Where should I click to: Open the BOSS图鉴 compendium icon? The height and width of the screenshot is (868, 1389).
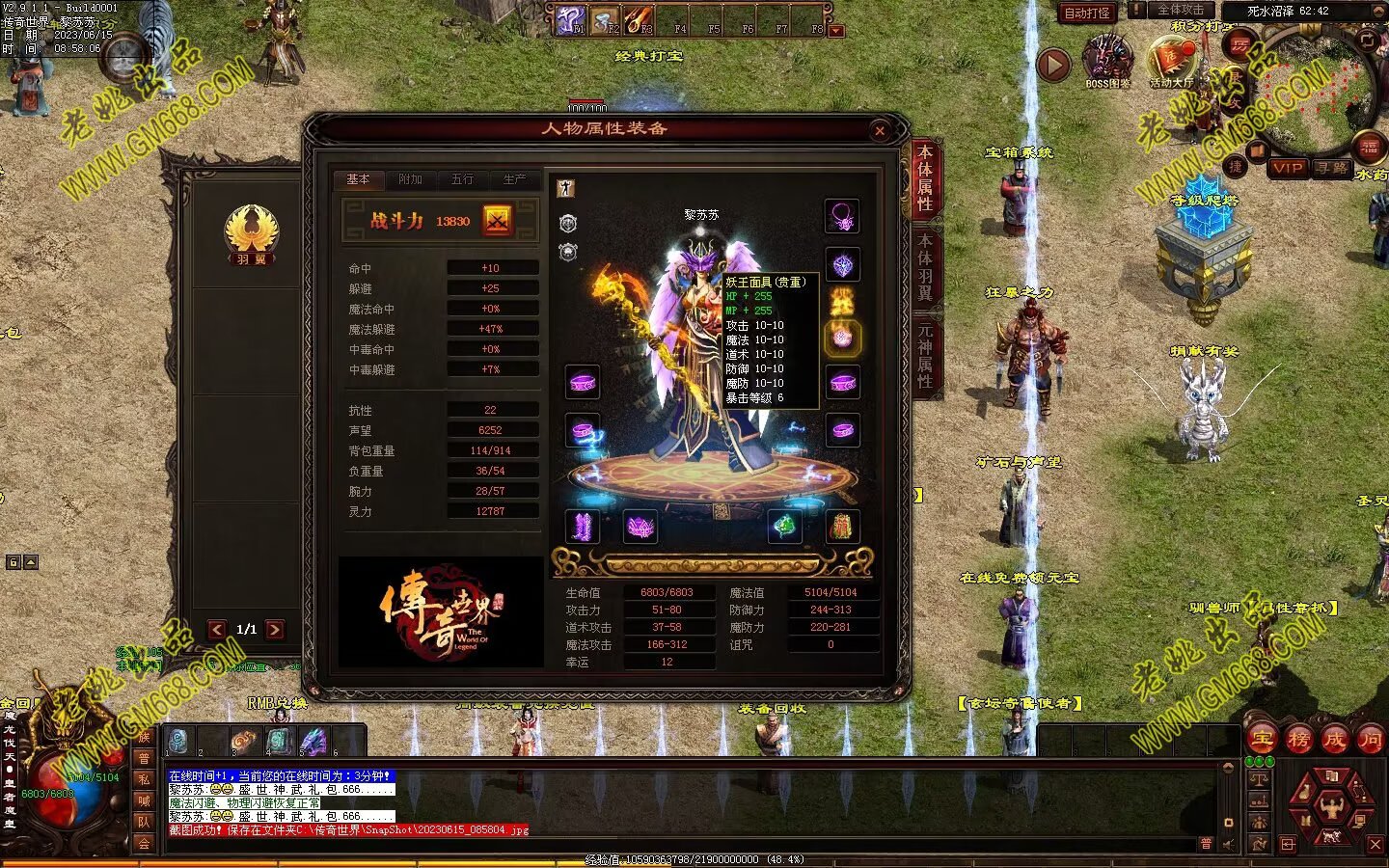1107,62
